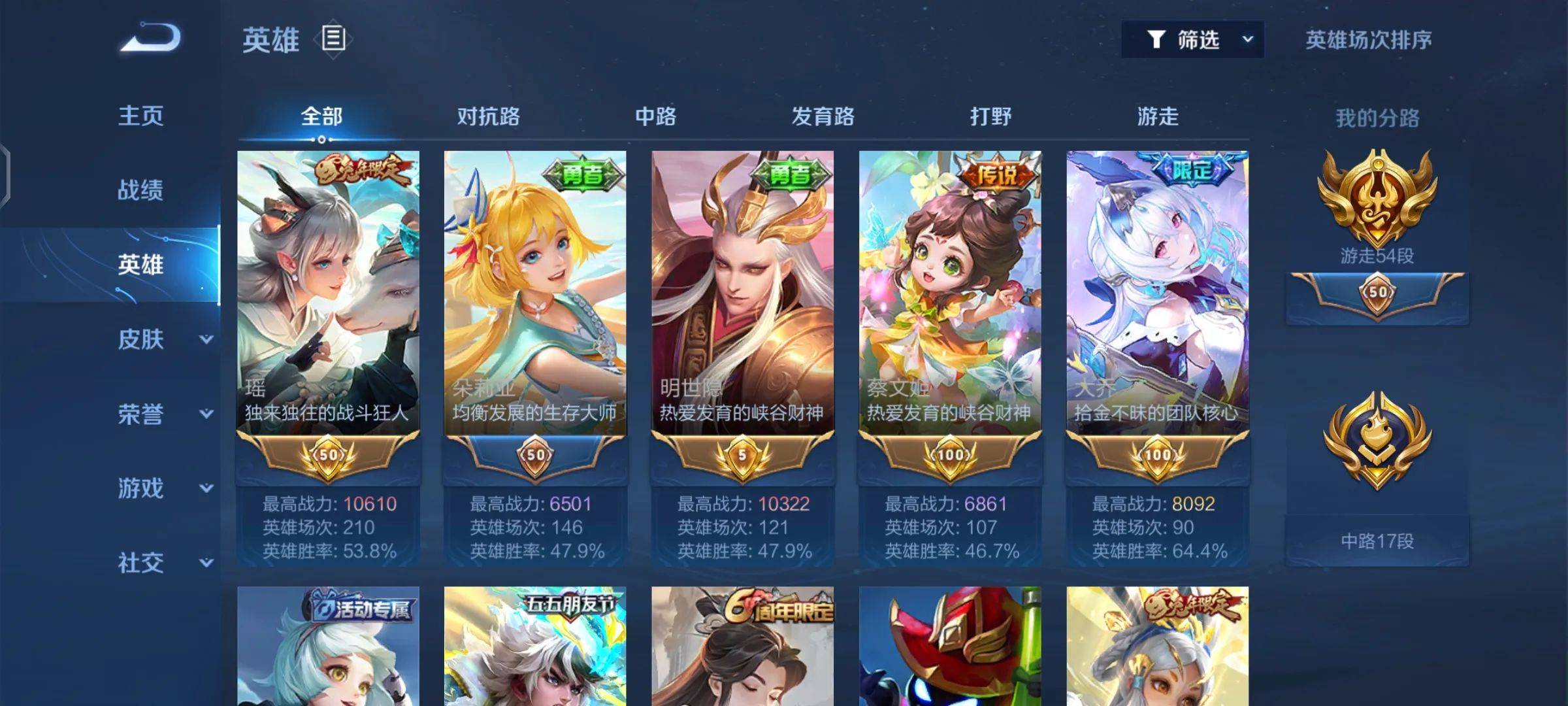Toggle the list view icon beside 英雄
Image resolution: width=1568 pixels, height=706 pixels.
[x=333, y=39]
